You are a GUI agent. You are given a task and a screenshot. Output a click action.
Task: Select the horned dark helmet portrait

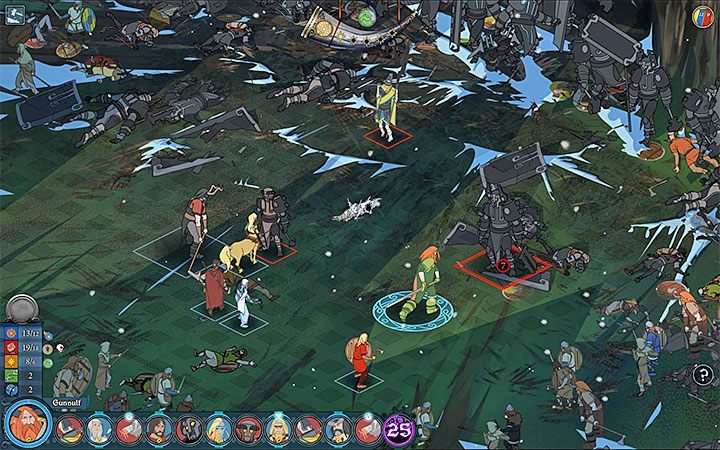[248, 430]
